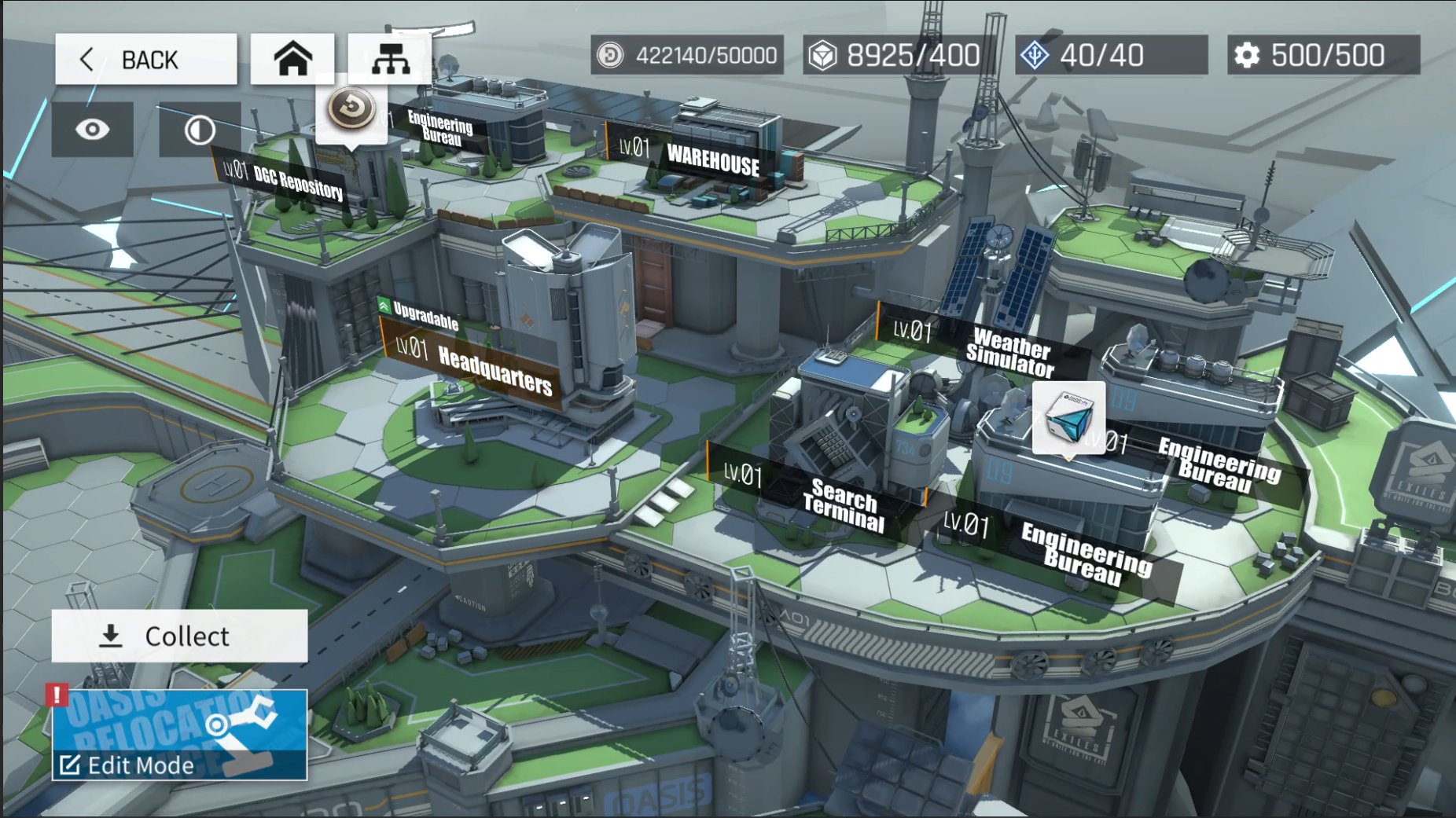Collect all produced resources
1456x818 pixels.
tap(179, 636)
